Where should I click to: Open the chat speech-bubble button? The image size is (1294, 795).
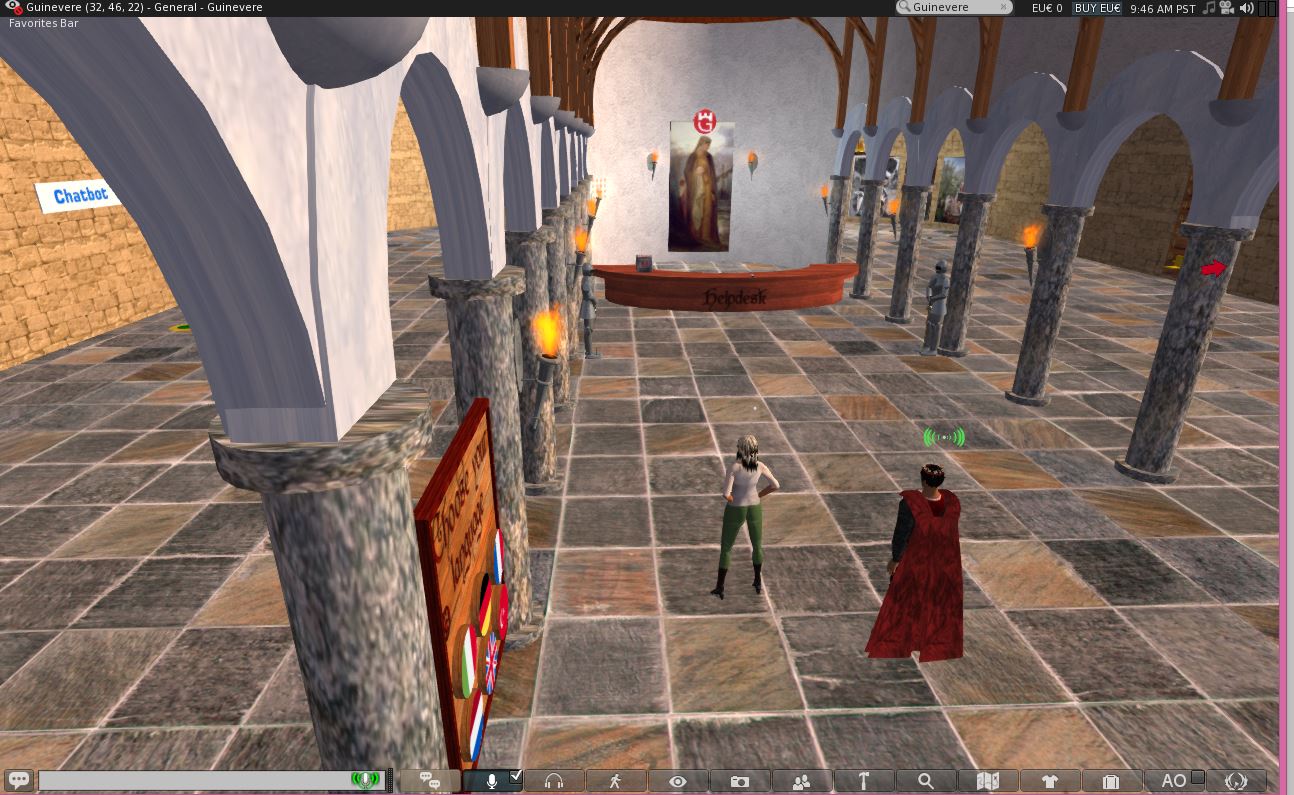(x=18, y=780)
